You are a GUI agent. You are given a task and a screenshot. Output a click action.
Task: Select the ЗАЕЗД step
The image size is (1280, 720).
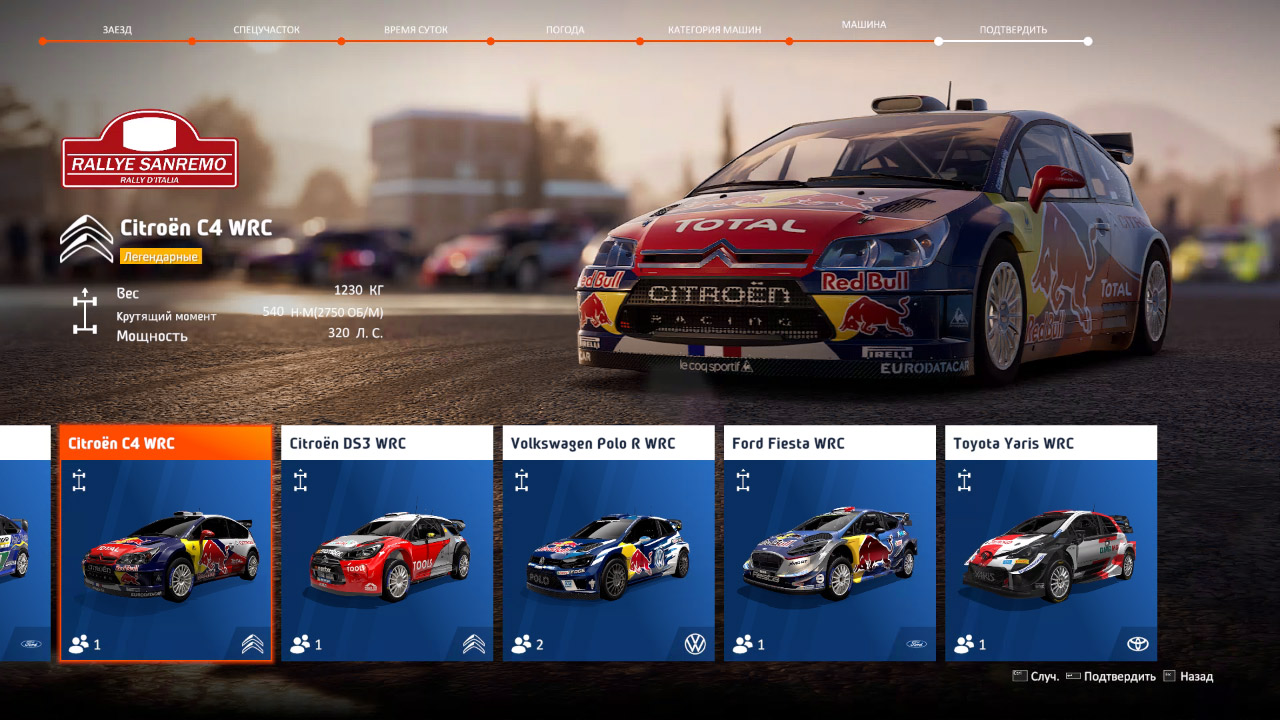(x=118, y=29)
